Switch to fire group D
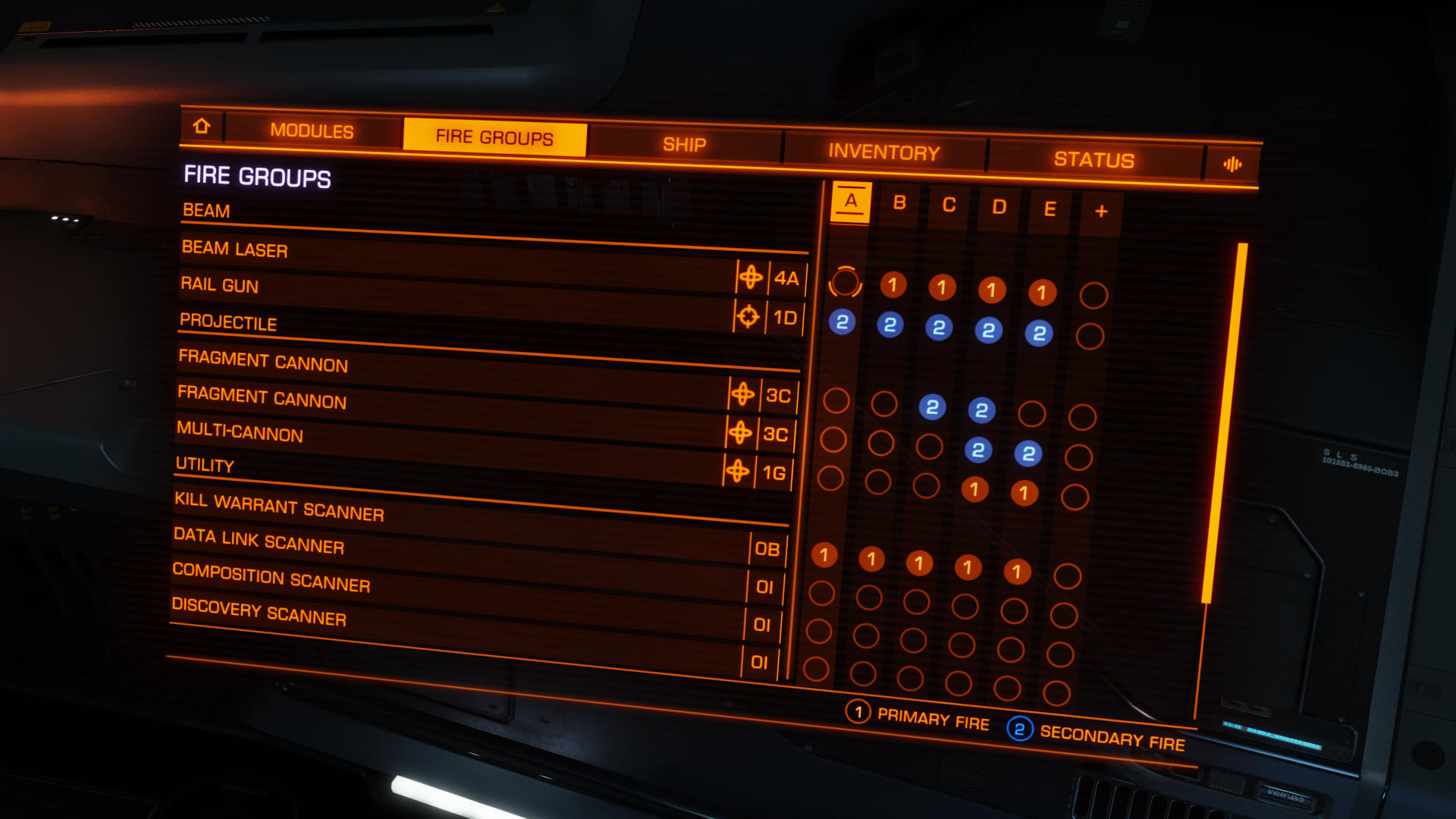 (x=999, y=208)
